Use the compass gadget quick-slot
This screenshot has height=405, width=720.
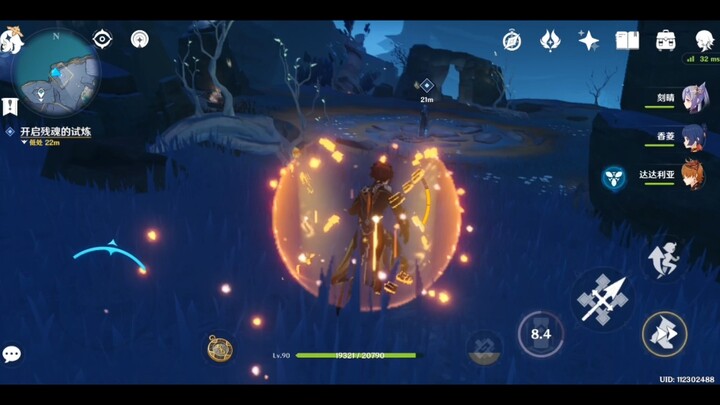(x=220, y=347)
